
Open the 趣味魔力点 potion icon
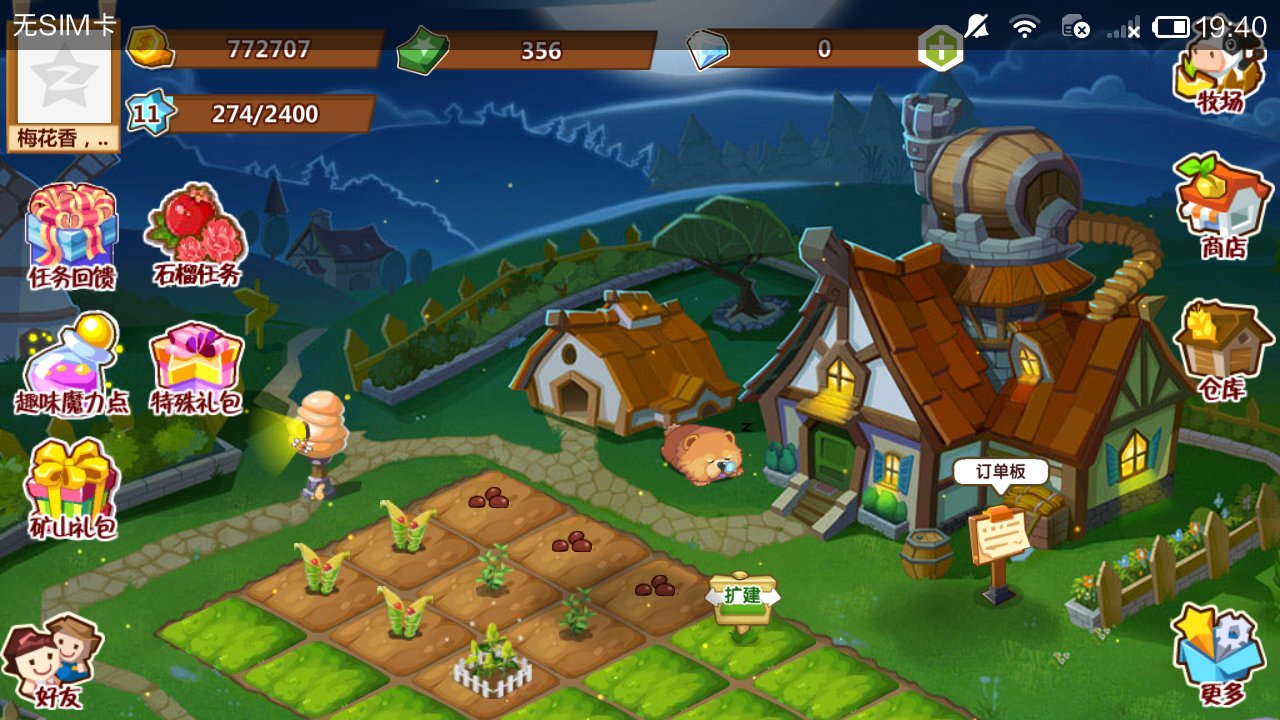click(x=71, y=365)
